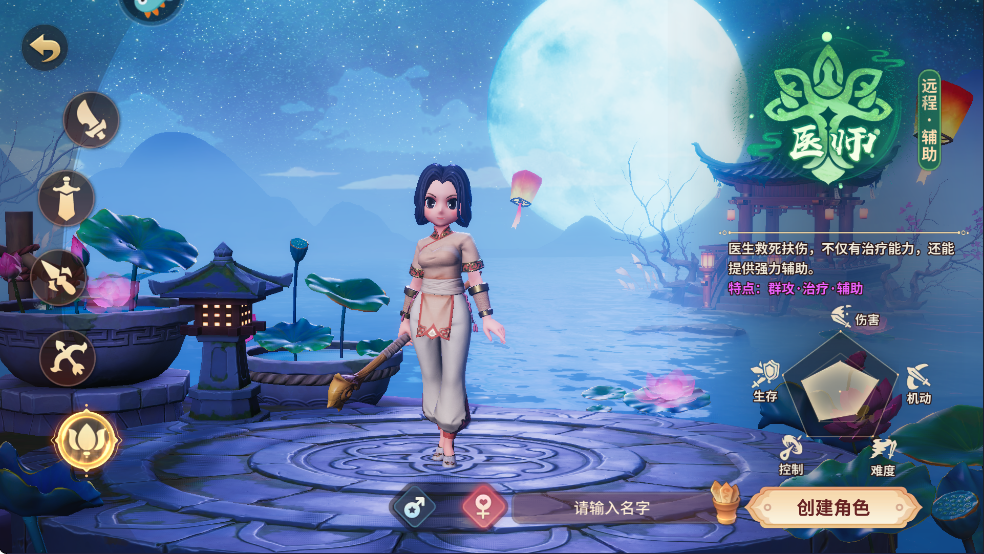Select the female gender option
This screenshot has height=554, width=984.
click(483, 506)
